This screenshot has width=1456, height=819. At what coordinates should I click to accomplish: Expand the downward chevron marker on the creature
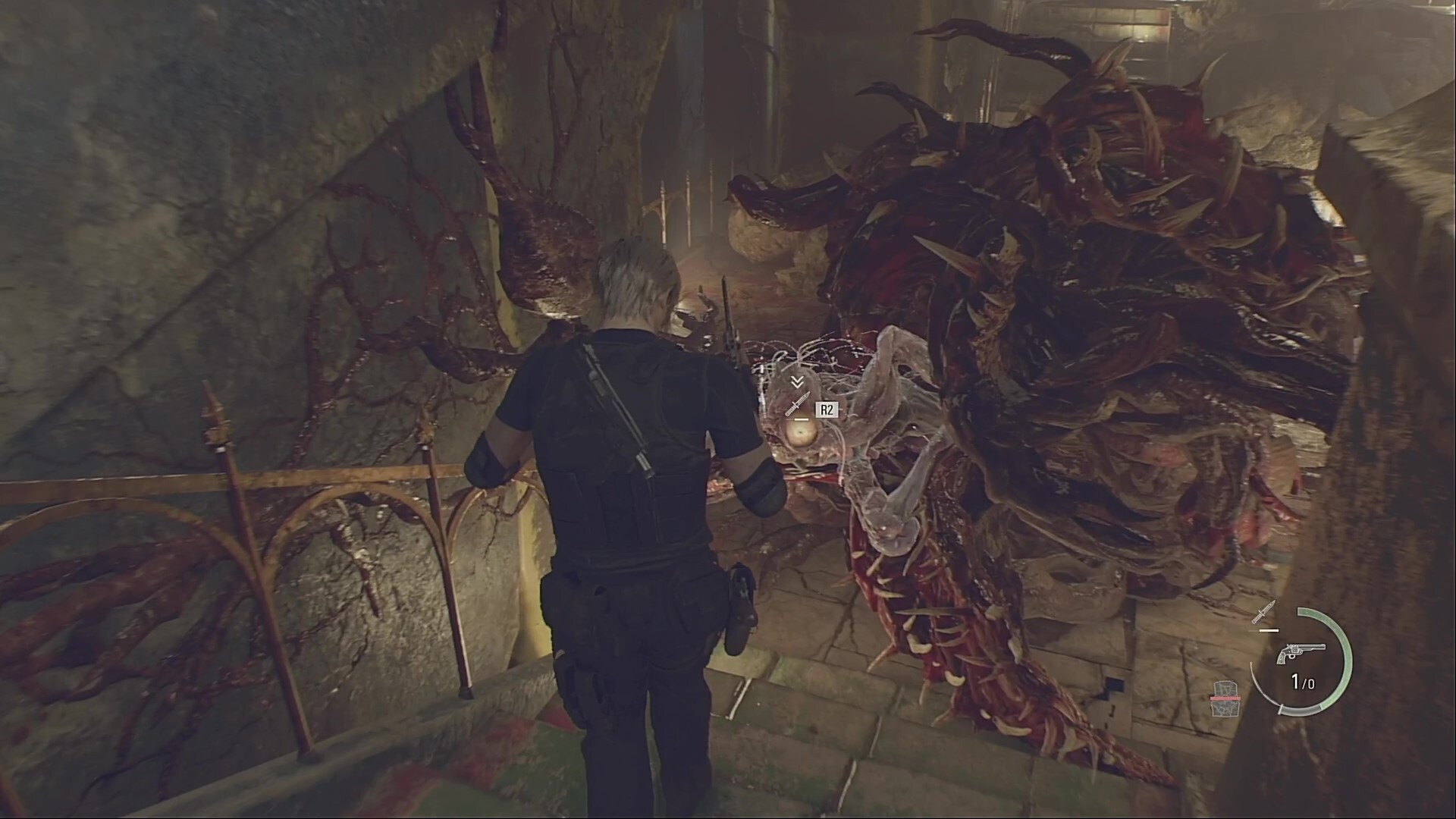click(x=796, y=381)
